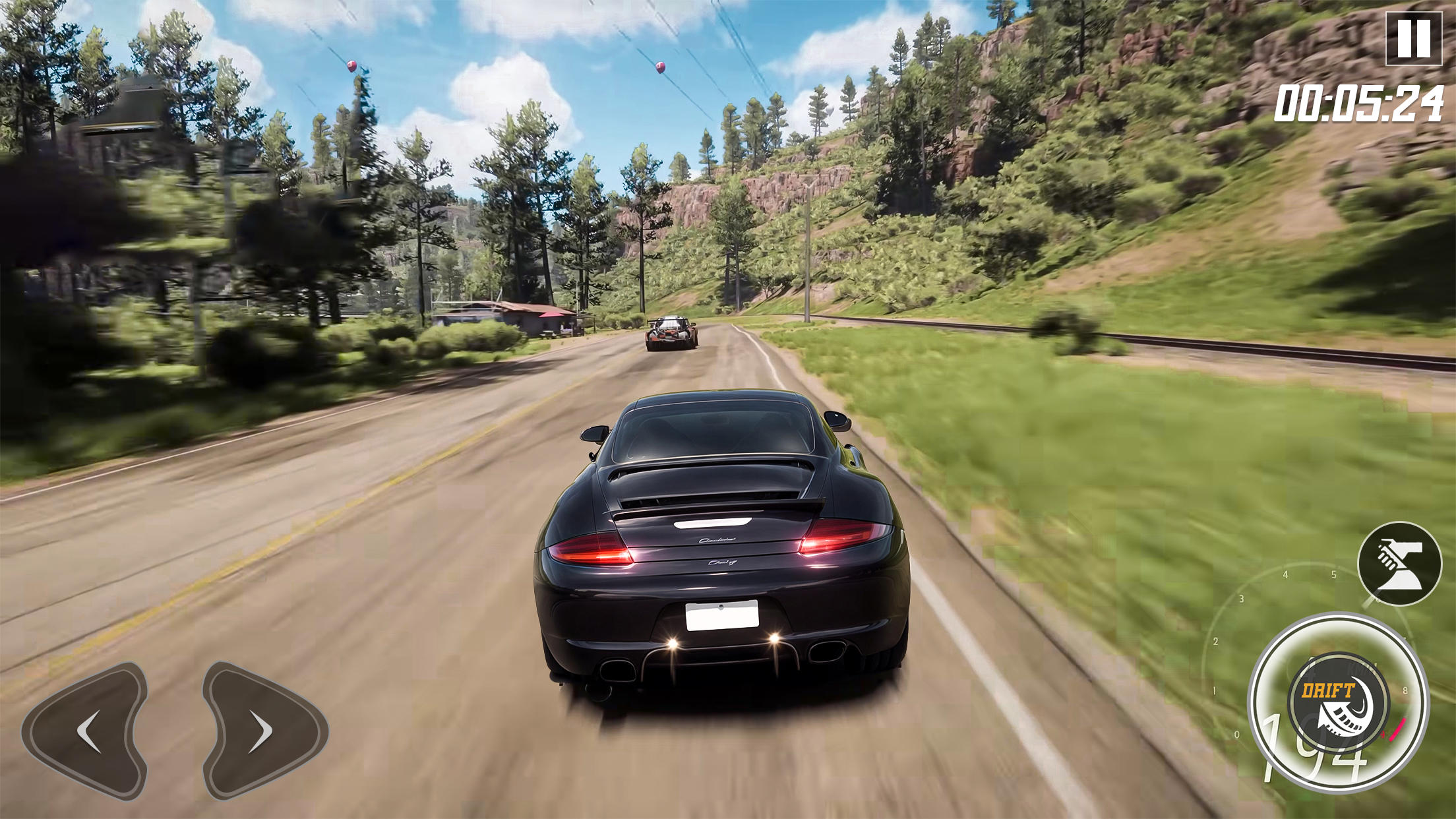
Task: Tap the pink needle on the speed gauge
Action: [1397, 729]
